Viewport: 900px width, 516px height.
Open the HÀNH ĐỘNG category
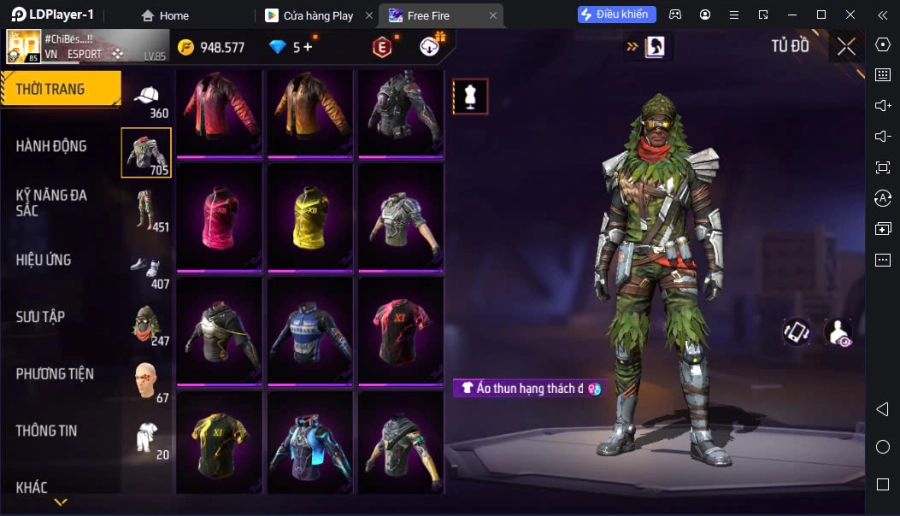click(51, 146)
